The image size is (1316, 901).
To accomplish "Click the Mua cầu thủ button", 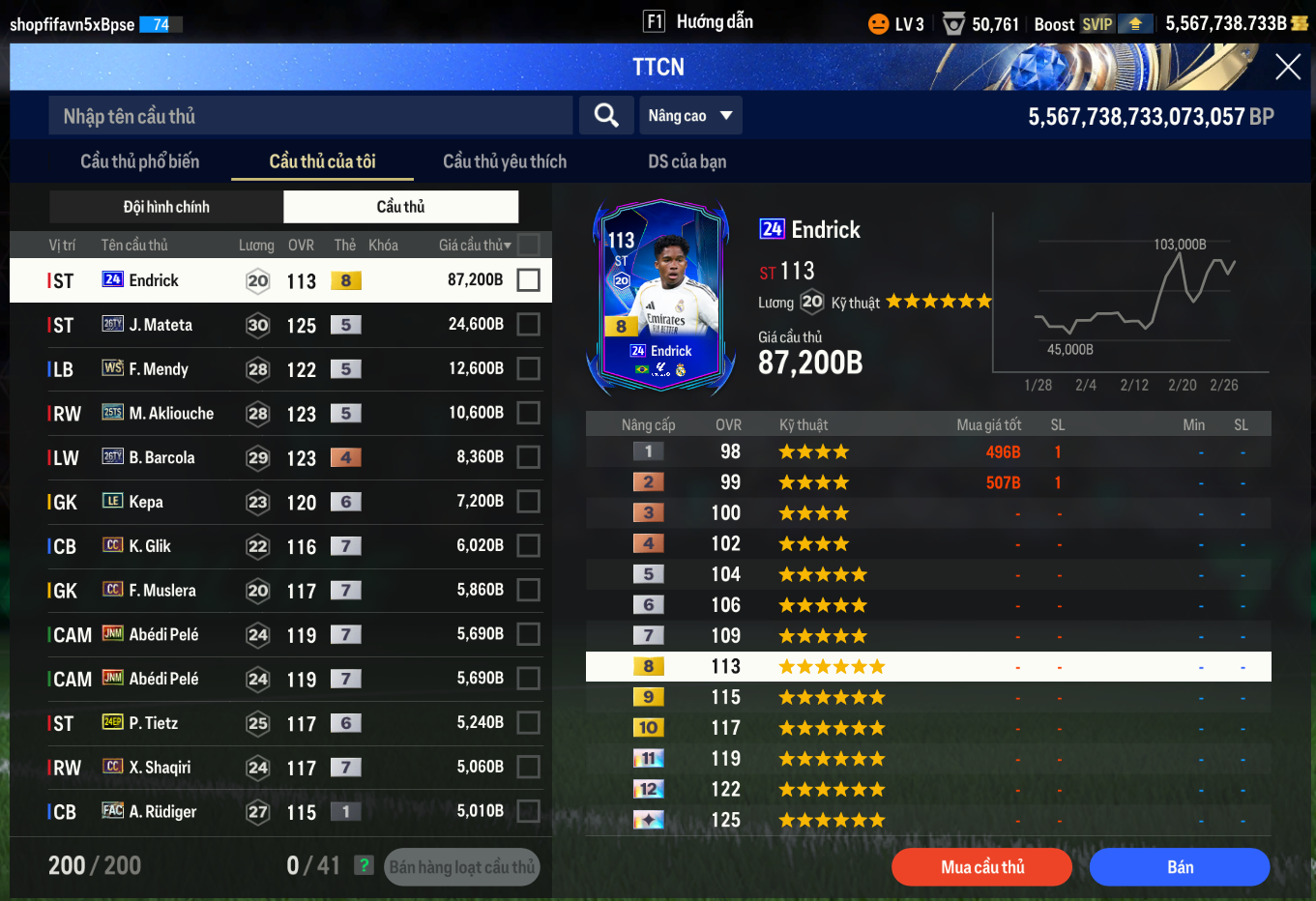I will coord(981,867).
